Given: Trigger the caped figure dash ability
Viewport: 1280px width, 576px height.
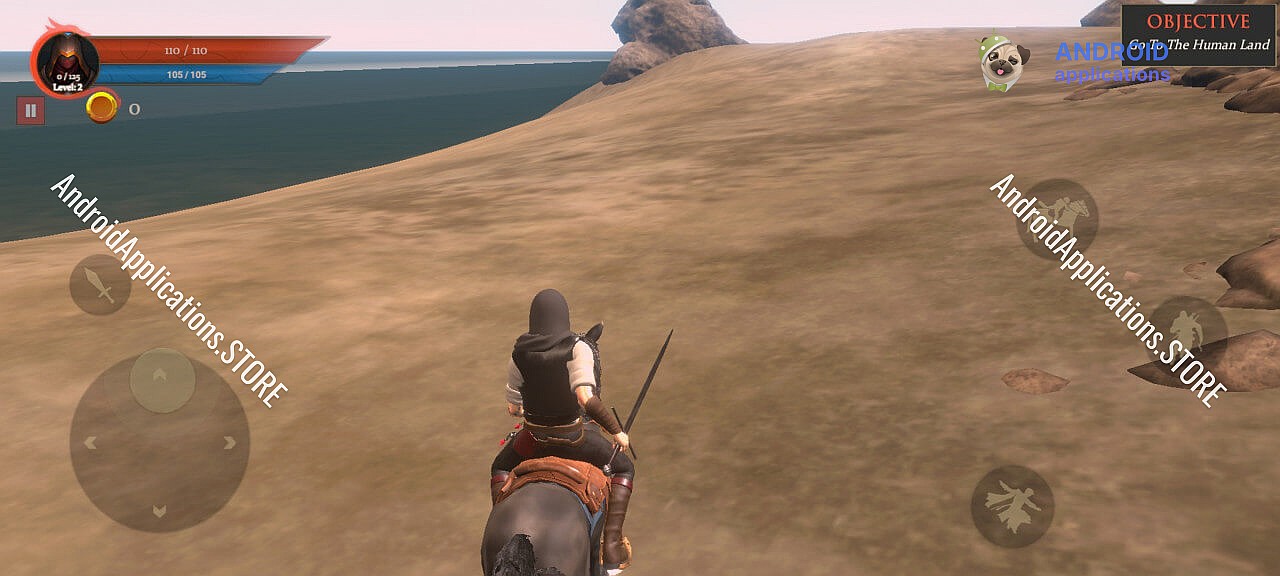Looking at the screenshot, I should [1012, 506].
